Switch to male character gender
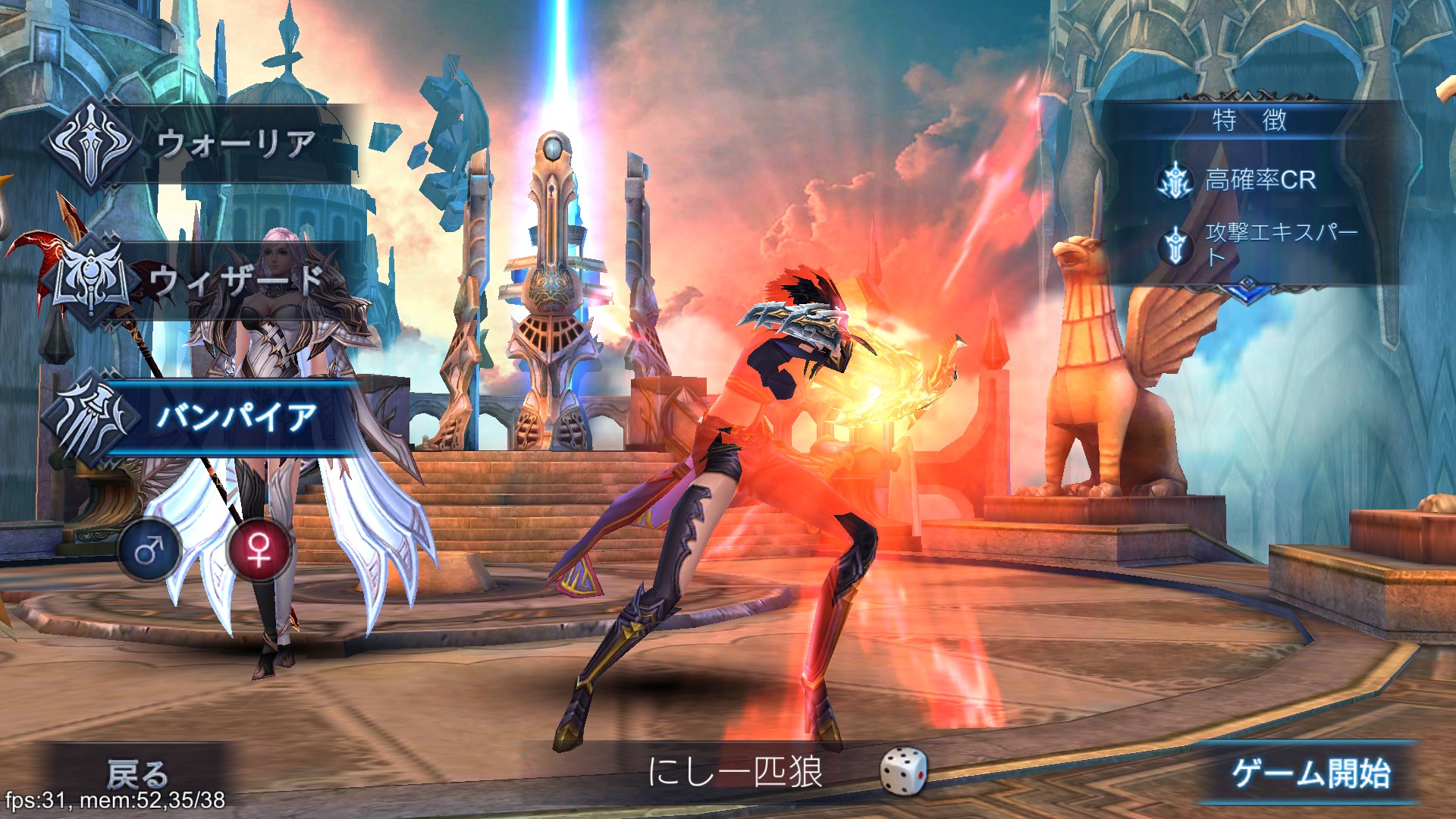This screenshot has height=819, width=1456. tap(149, 550)
